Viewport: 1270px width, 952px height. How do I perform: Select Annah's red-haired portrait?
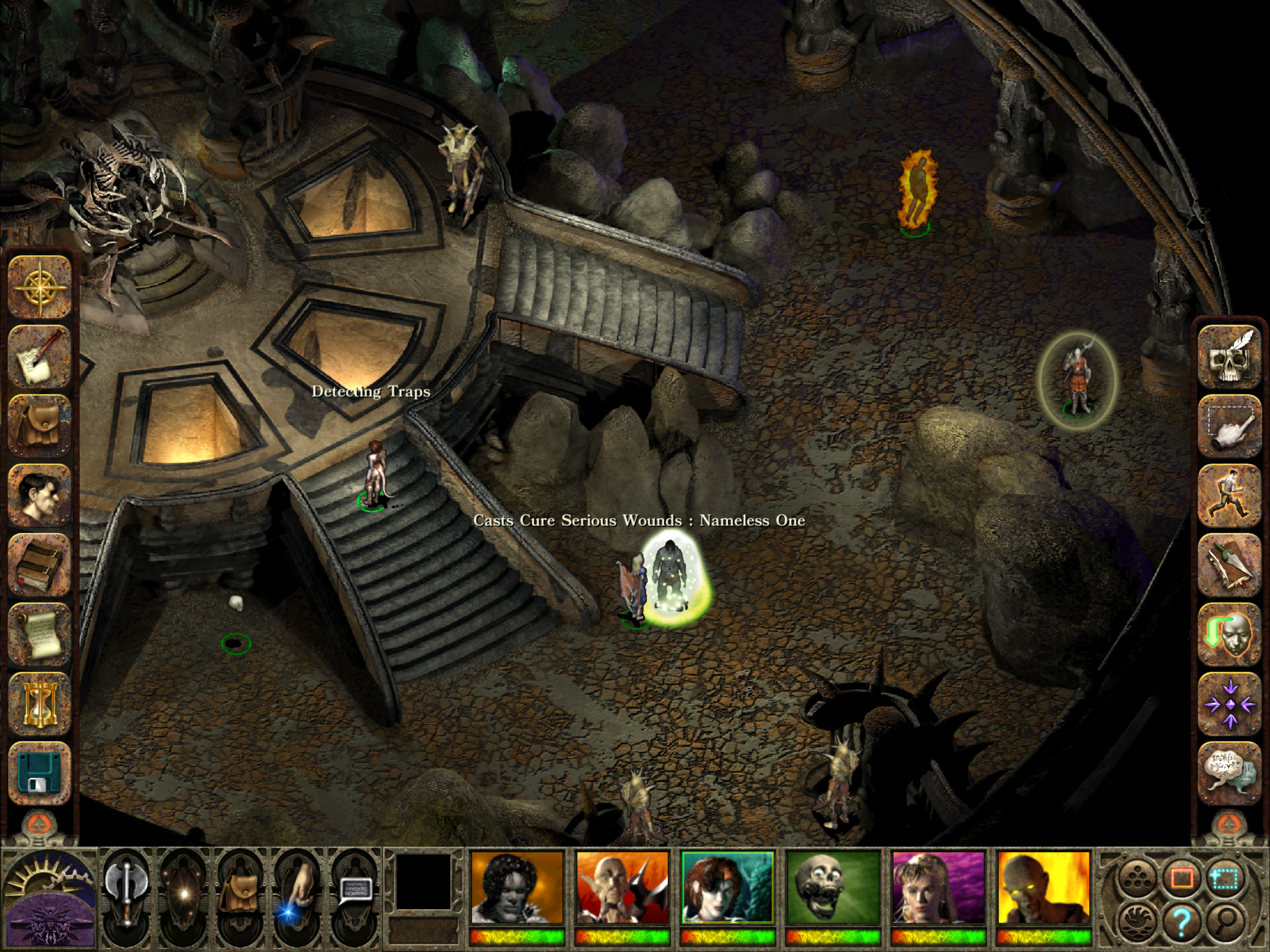click(x=728, y=888)
